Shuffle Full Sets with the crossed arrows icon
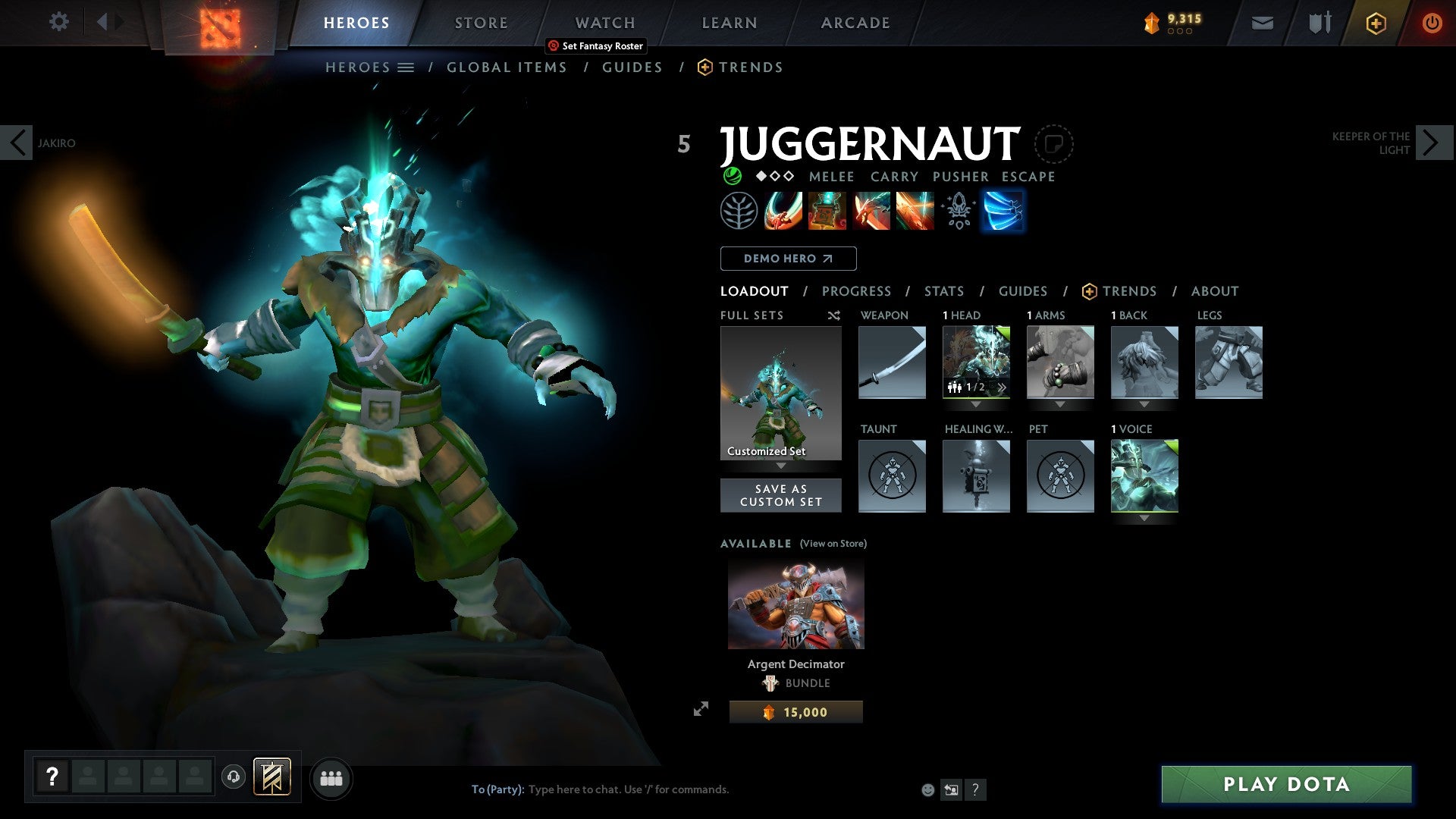1456x819 pixels. point(833,315)
